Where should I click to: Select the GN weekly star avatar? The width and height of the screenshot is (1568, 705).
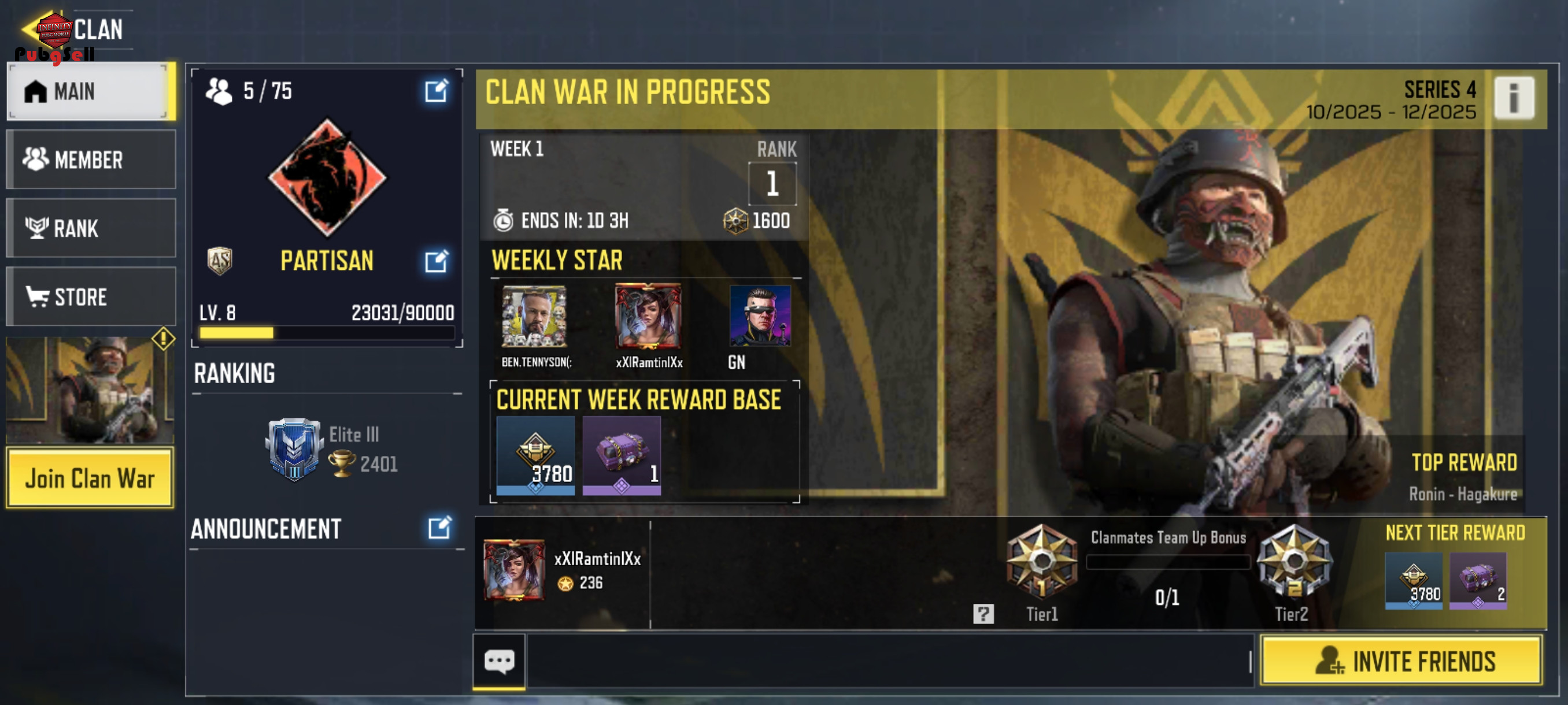click(x=760, y=316)
